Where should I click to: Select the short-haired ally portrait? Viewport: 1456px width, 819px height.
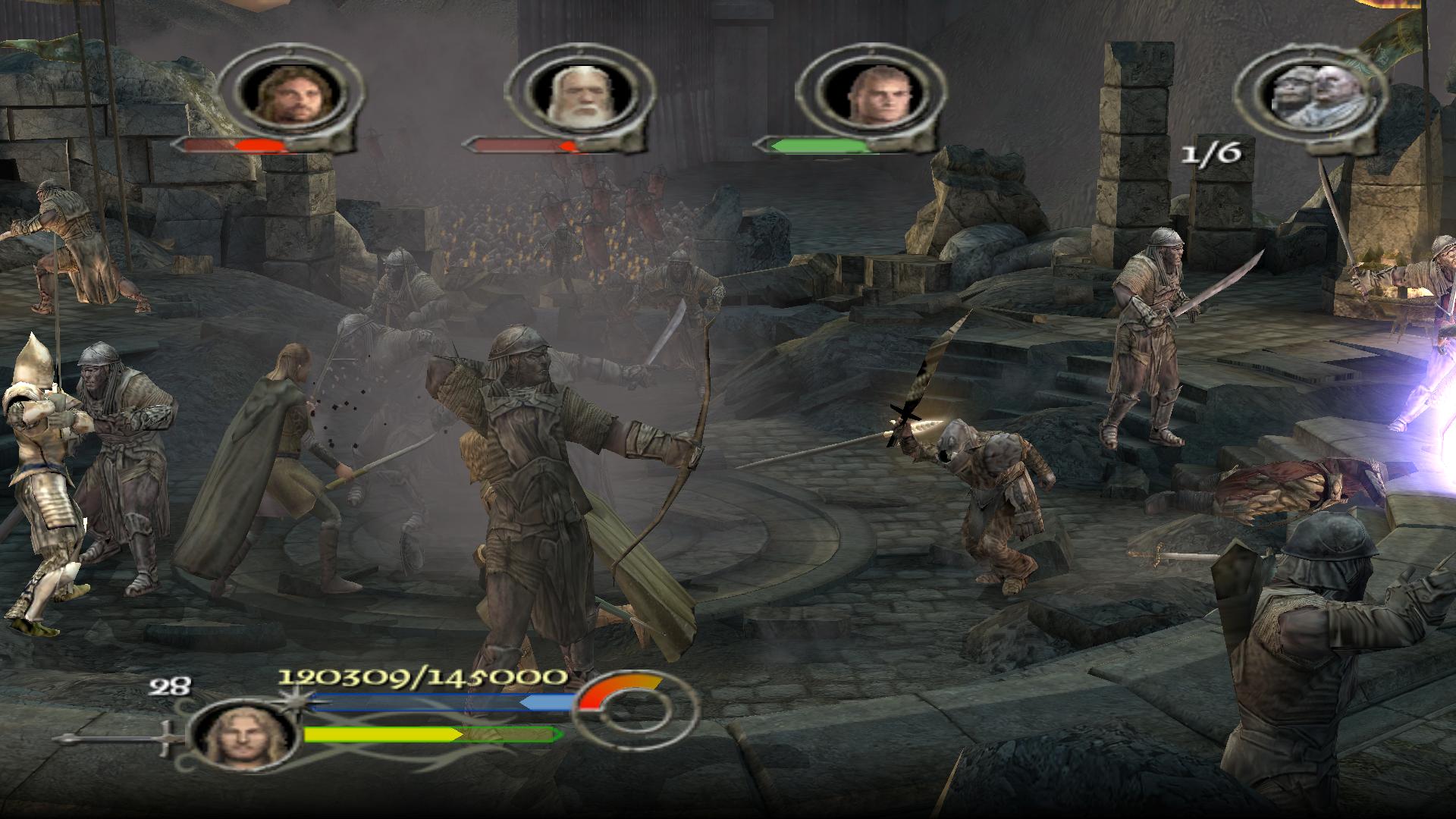872,94
